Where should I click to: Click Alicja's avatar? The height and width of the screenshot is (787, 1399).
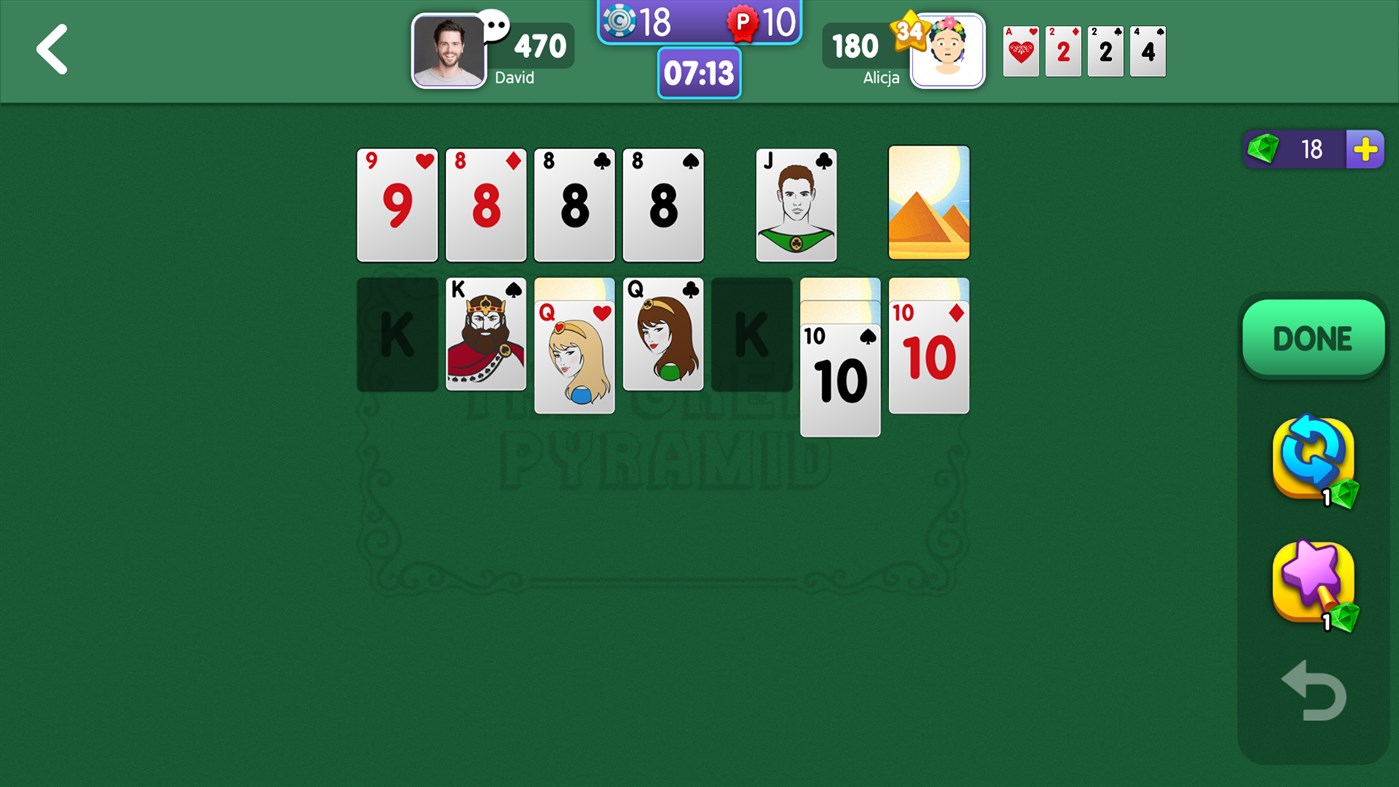pyautogui.click(x=946, y=51)
